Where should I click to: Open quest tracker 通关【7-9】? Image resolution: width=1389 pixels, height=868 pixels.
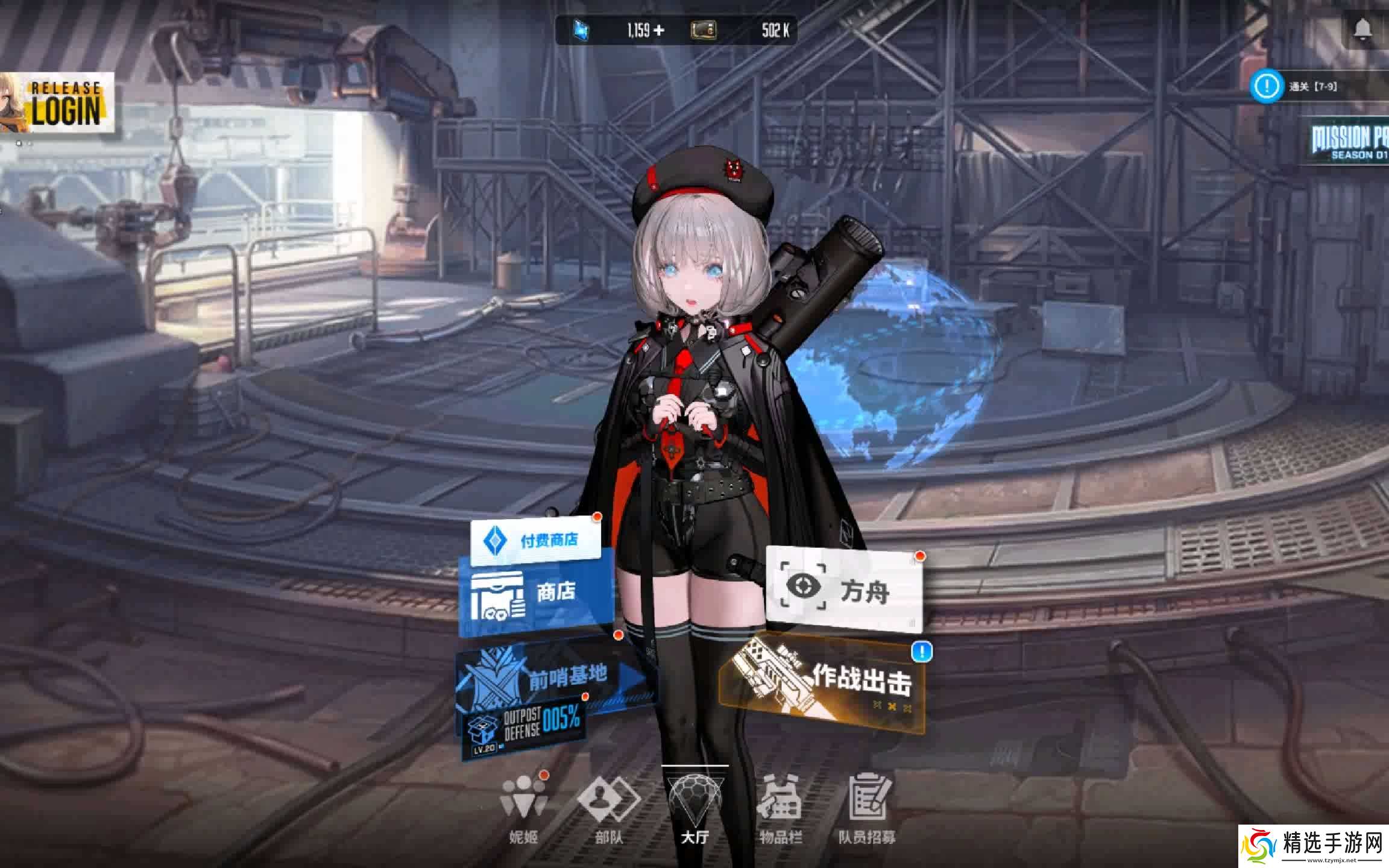click(1302, 86)
